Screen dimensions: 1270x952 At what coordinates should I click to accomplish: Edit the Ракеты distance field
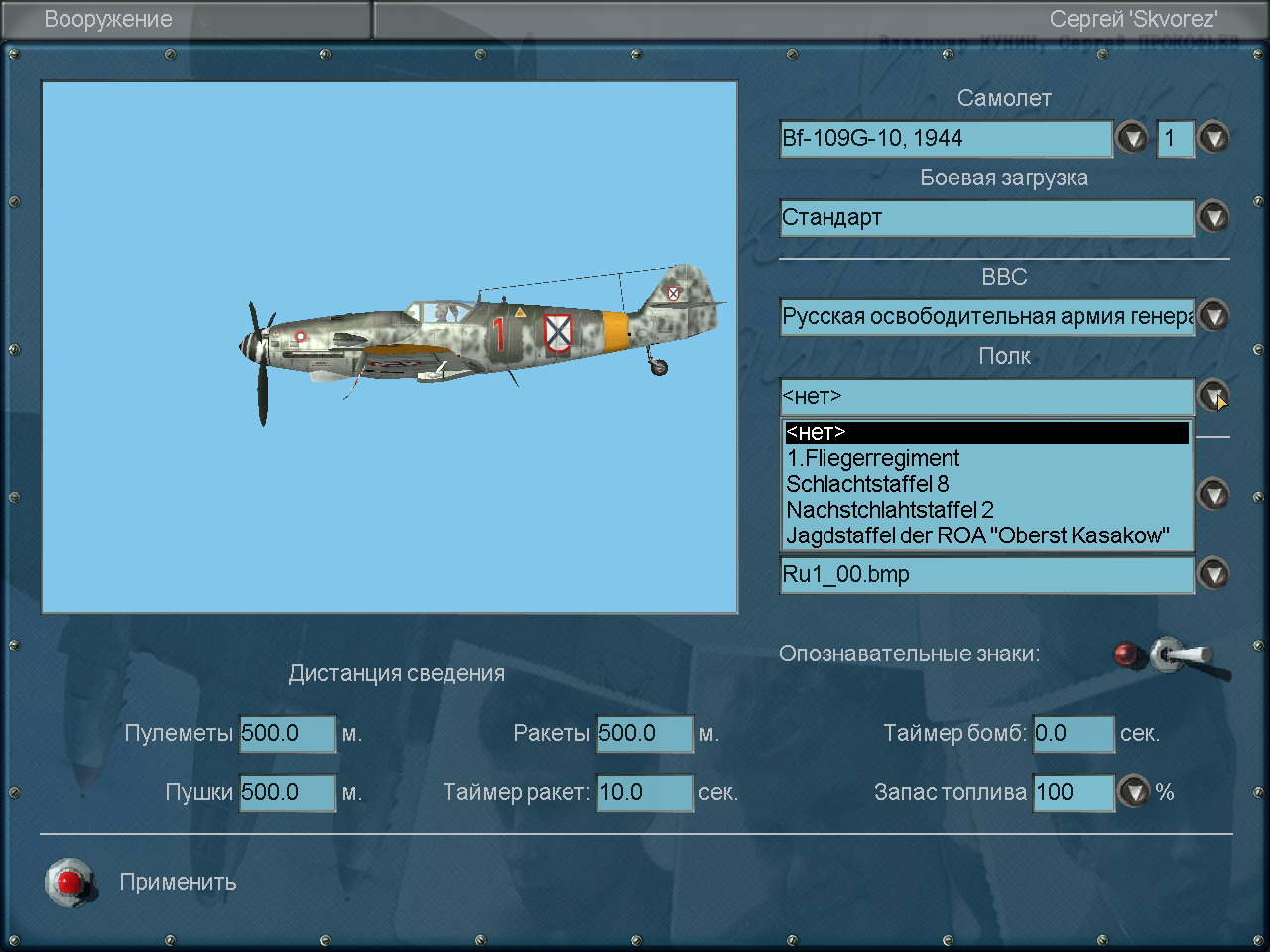point(644,734)
